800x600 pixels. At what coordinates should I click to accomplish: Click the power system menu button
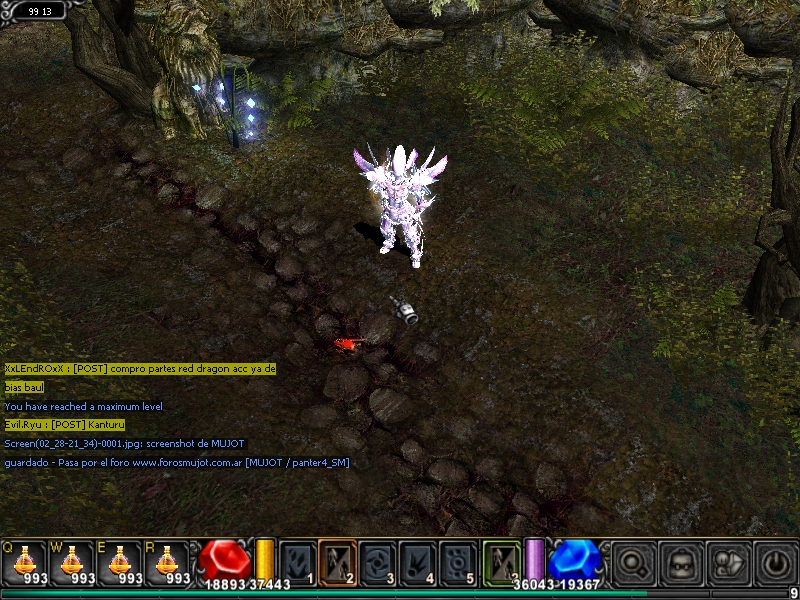tap(776, 562)
